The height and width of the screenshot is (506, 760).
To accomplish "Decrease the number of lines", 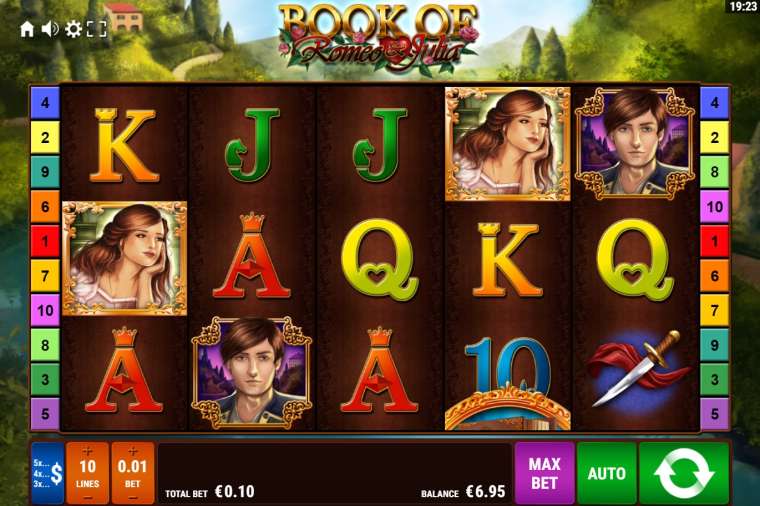I will tap(87, 495).
